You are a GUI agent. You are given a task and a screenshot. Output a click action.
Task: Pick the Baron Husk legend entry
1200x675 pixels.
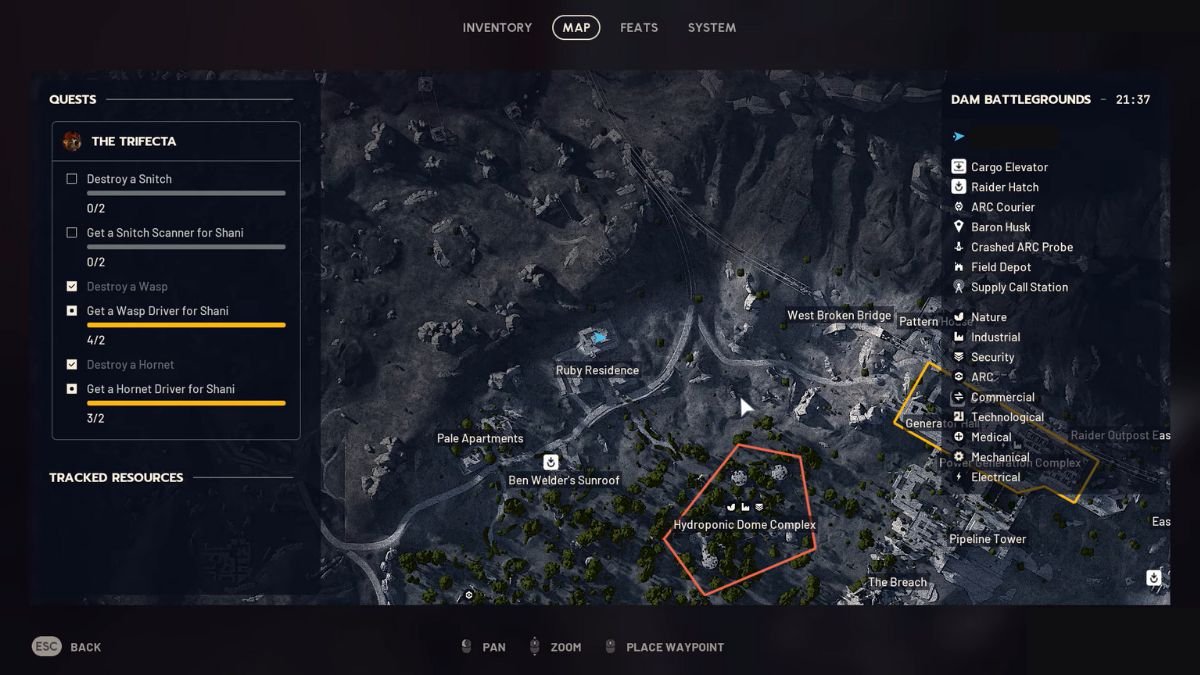click(1000, 227)
